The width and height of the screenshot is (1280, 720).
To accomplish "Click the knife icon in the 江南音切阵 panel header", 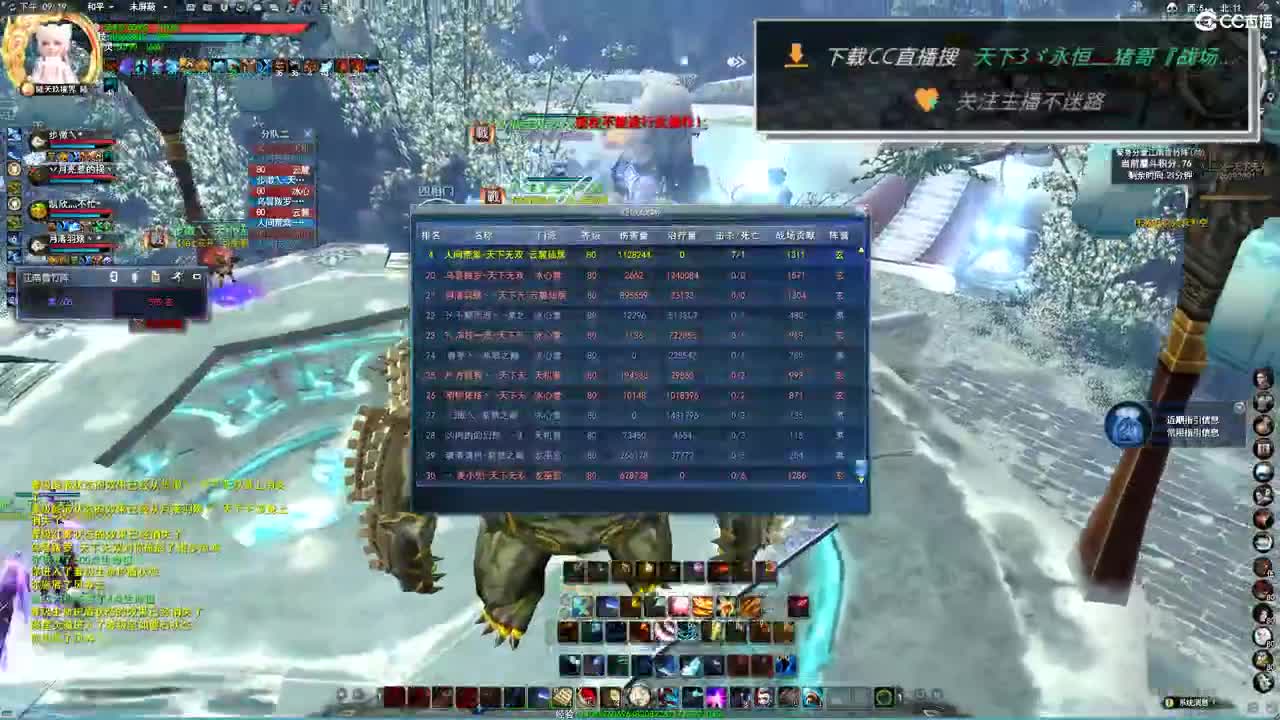I will [179, 277].
